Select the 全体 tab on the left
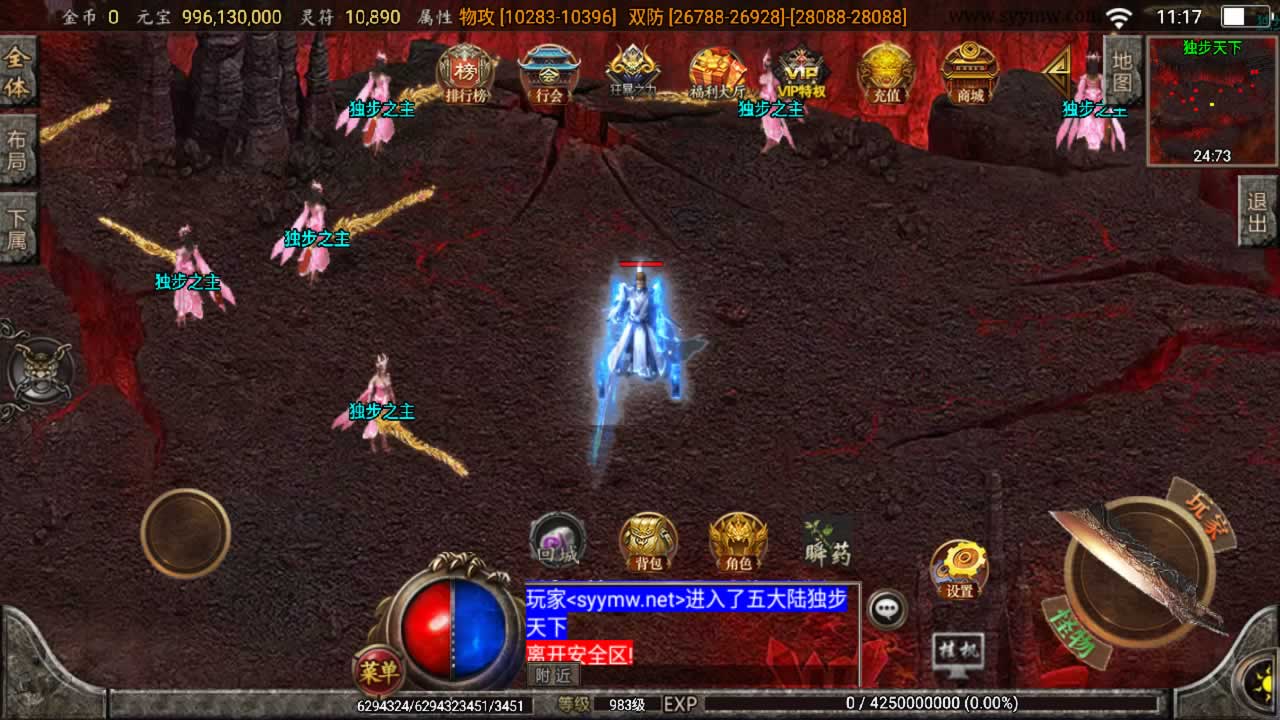Screen dimensions: 1280x720 (18, 72)
